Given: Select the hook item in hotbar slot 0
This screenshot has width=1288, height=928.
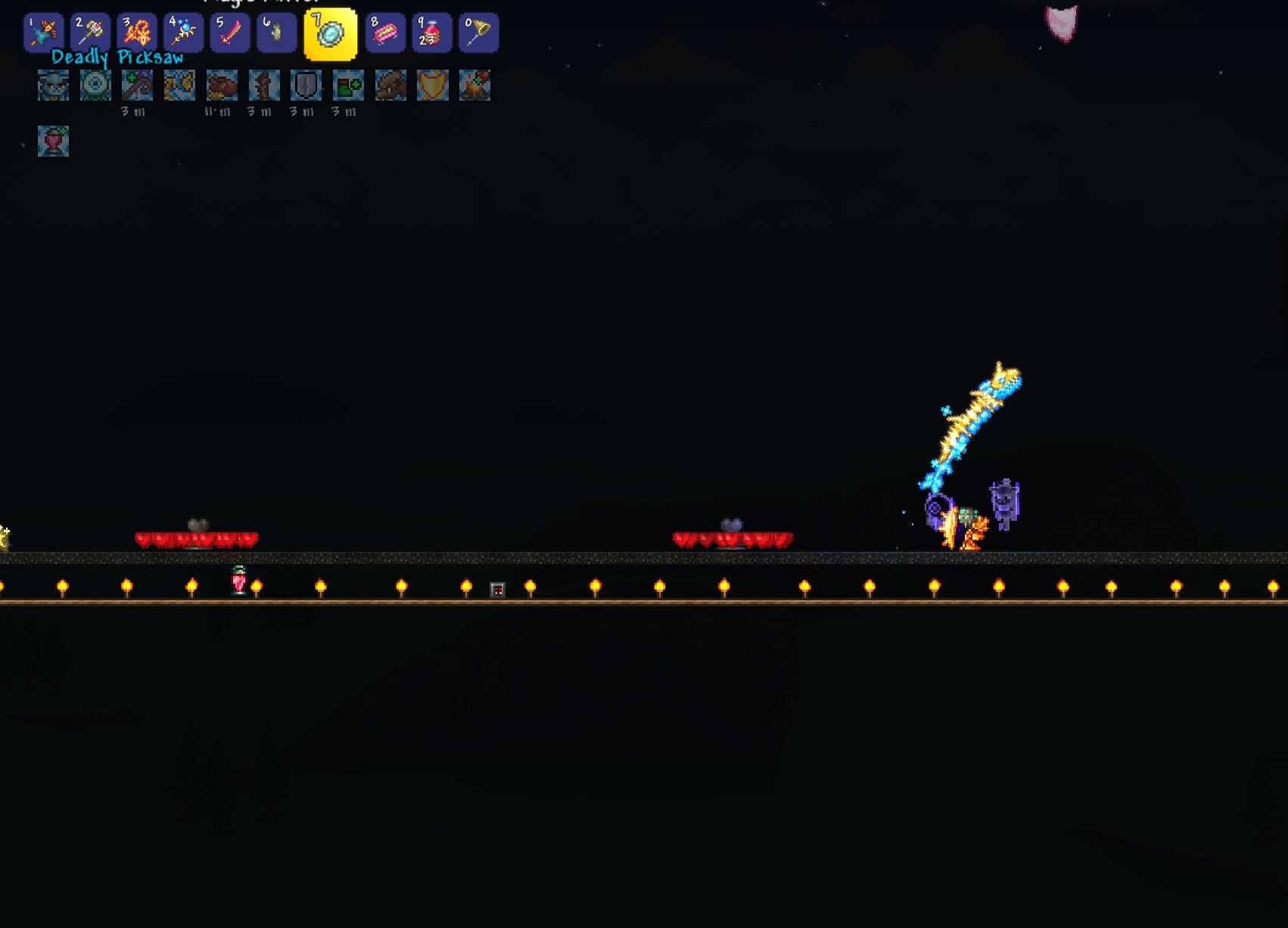Looking at the screenshot, I should coord(478,32).
